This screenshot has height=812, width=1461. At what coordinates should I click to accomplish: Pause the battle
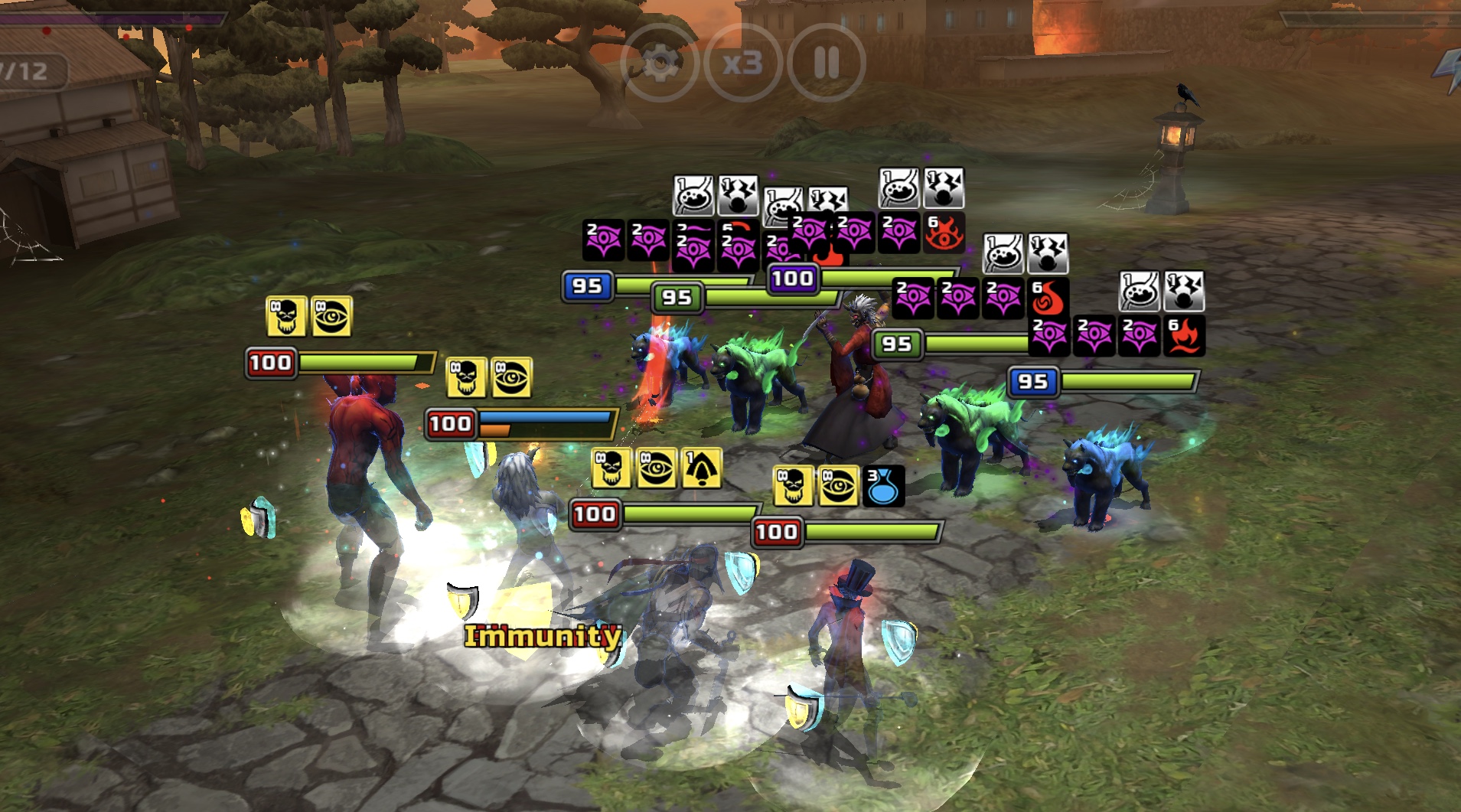click(x=827, y=63)
